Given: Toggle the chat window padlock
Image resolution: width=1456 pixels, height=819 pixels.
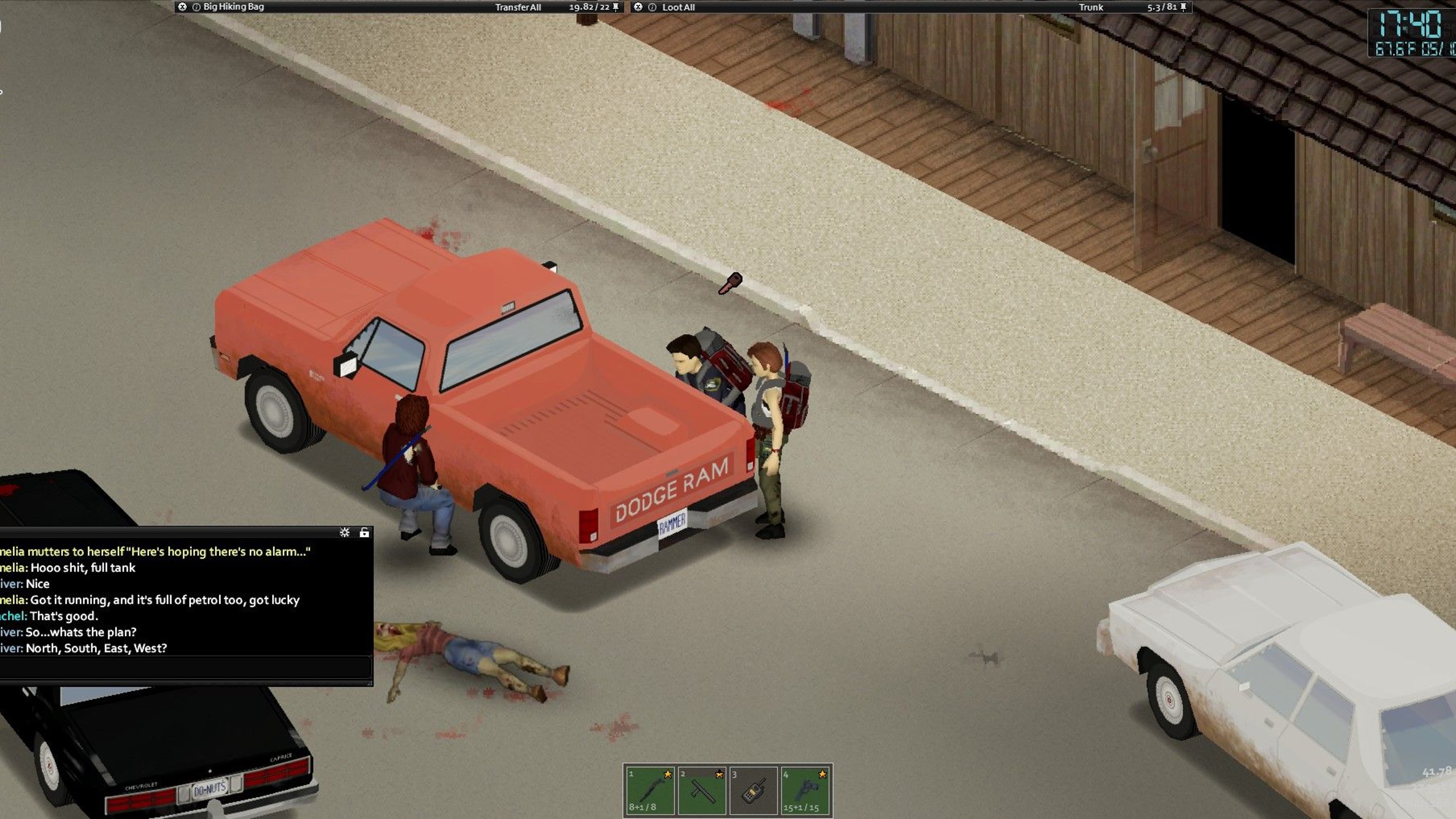Looking at the screenshot, I should tap(364, 532).
